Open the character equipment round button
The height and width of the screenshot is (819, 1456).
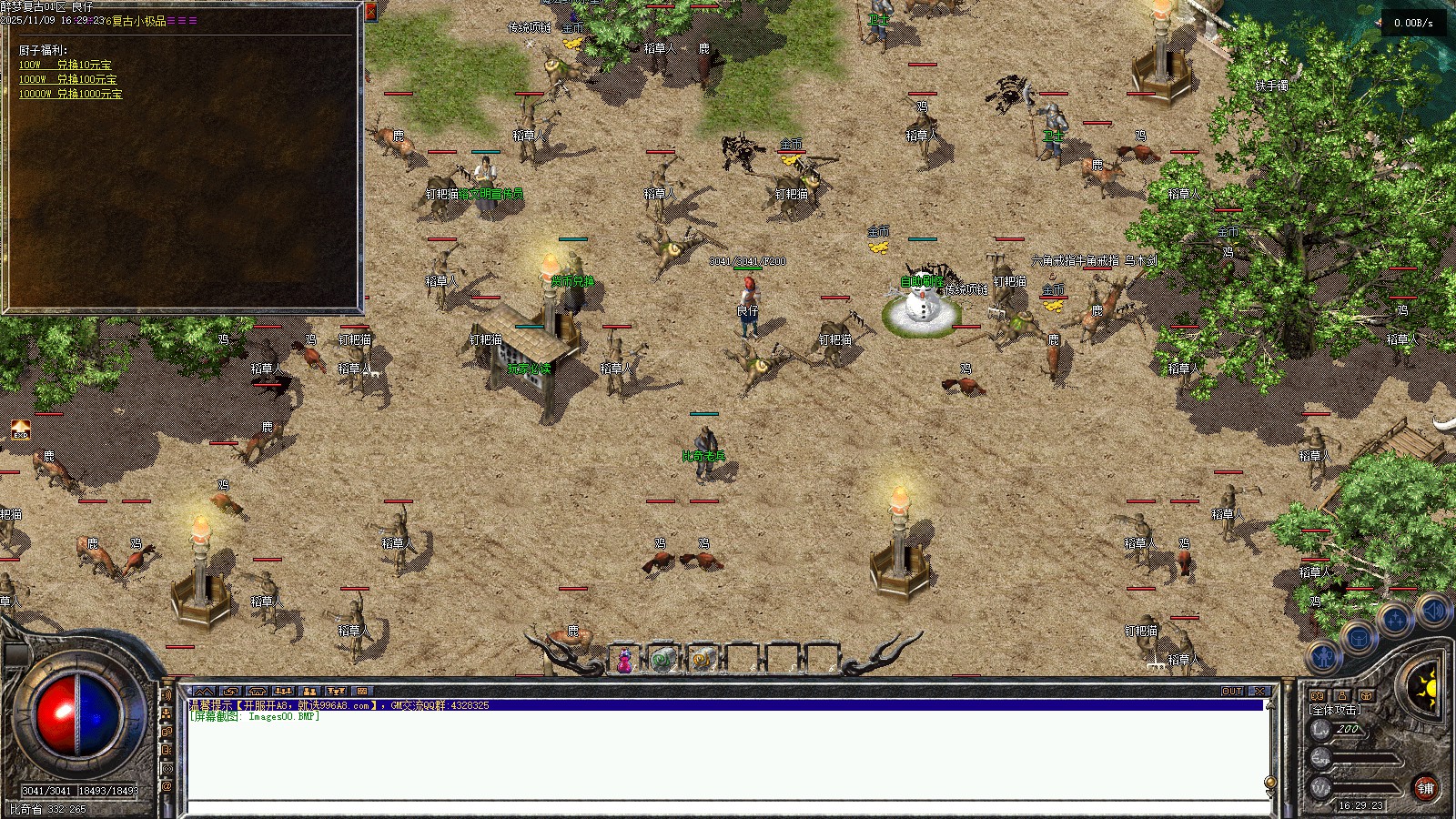tap(1324, 657)
